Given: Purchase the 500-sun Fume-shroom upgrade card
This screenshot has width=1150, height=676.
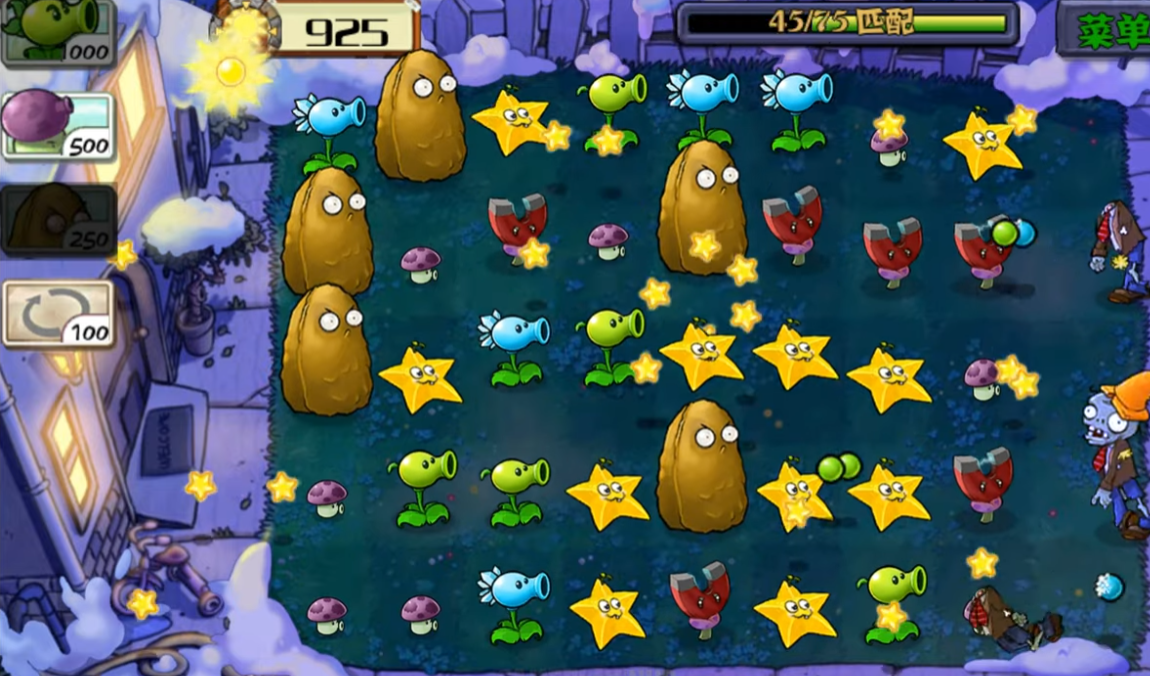Looking at the screenshot, I should (57, 124).
